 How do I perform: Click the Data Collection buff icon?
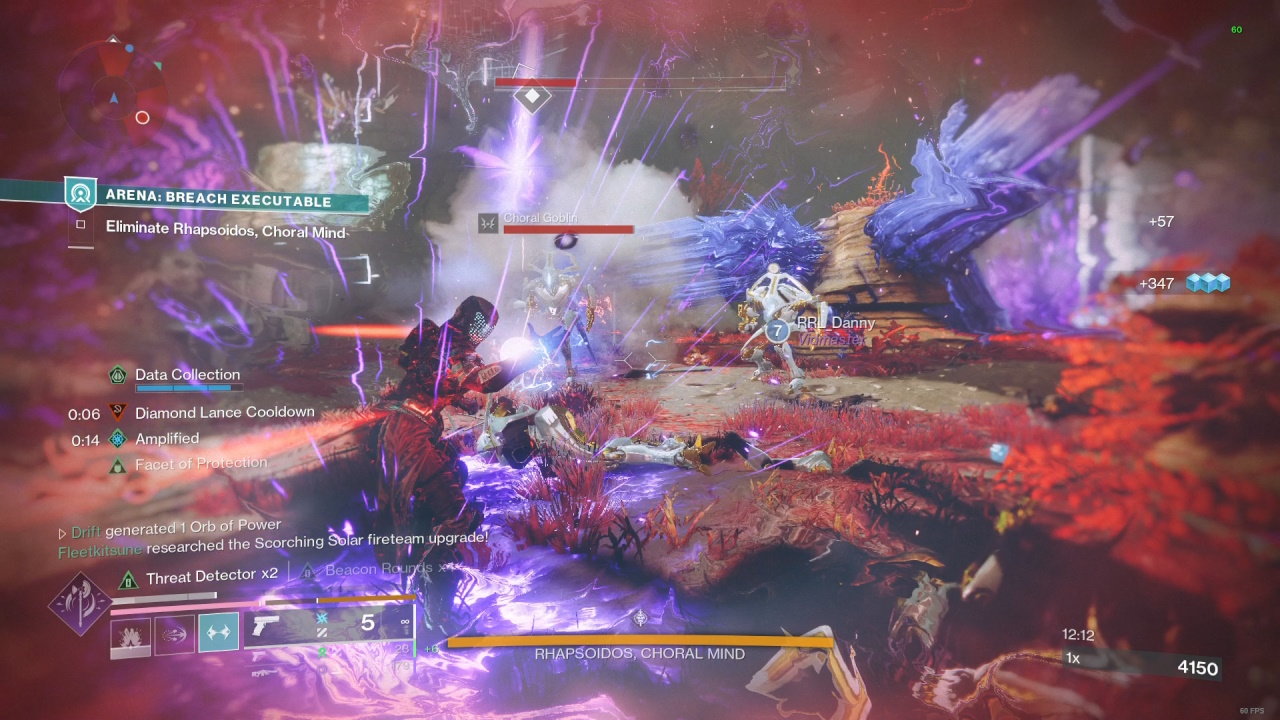point(118,375)
